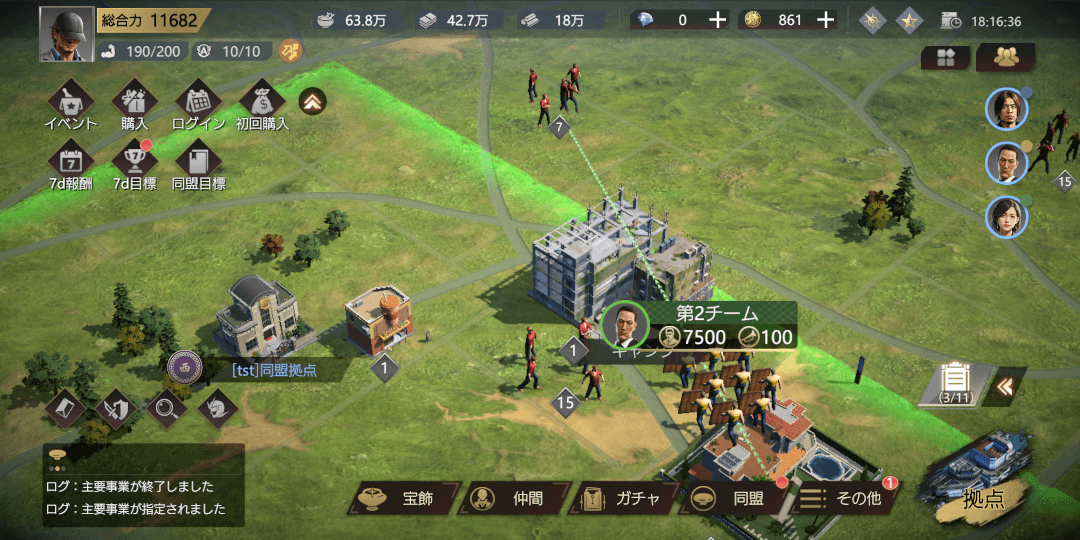Add more gold coins with plus button

825,20
